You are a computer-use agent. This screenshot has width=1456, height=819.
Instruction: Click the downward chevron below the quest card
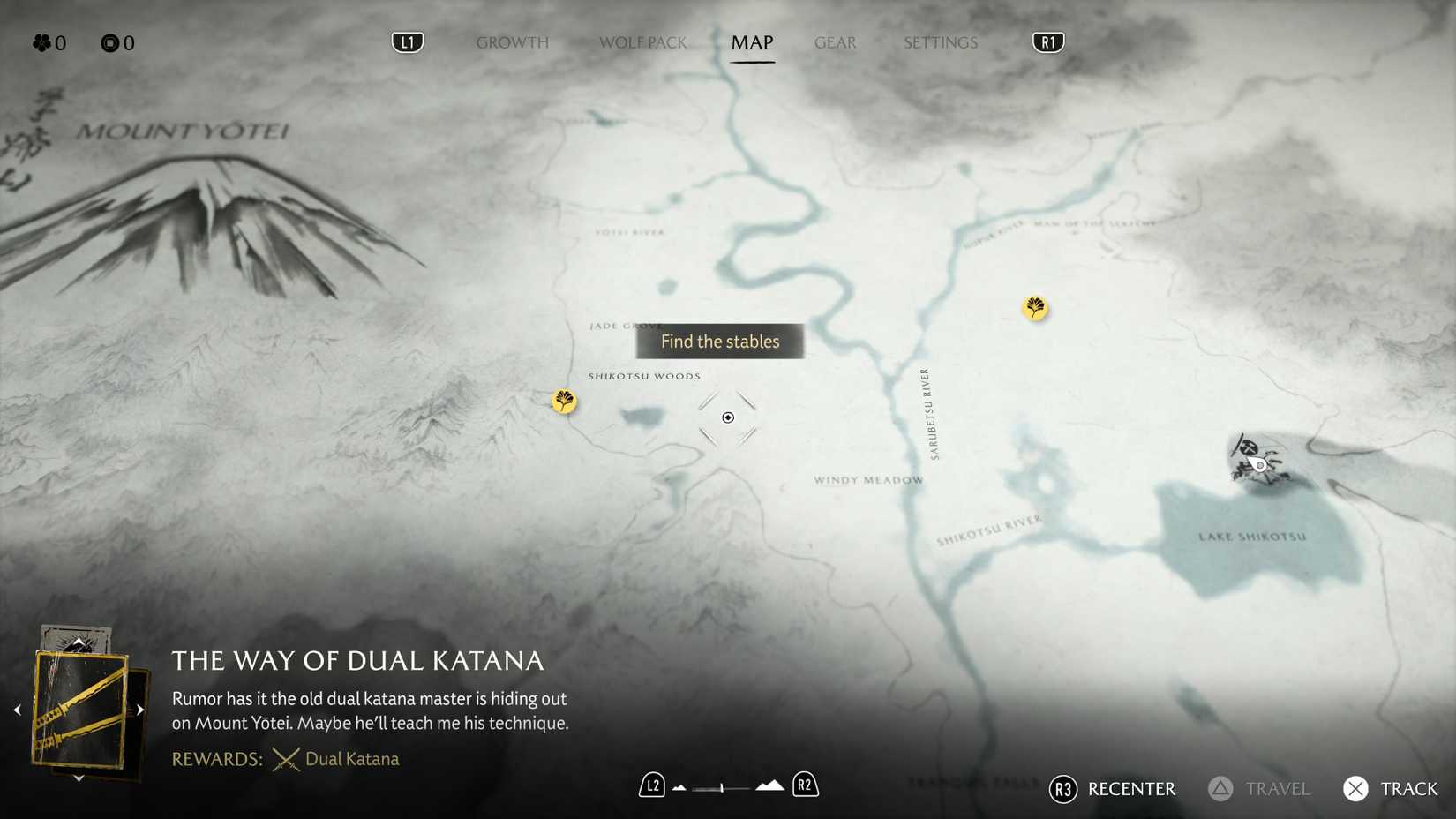point(78,778)
